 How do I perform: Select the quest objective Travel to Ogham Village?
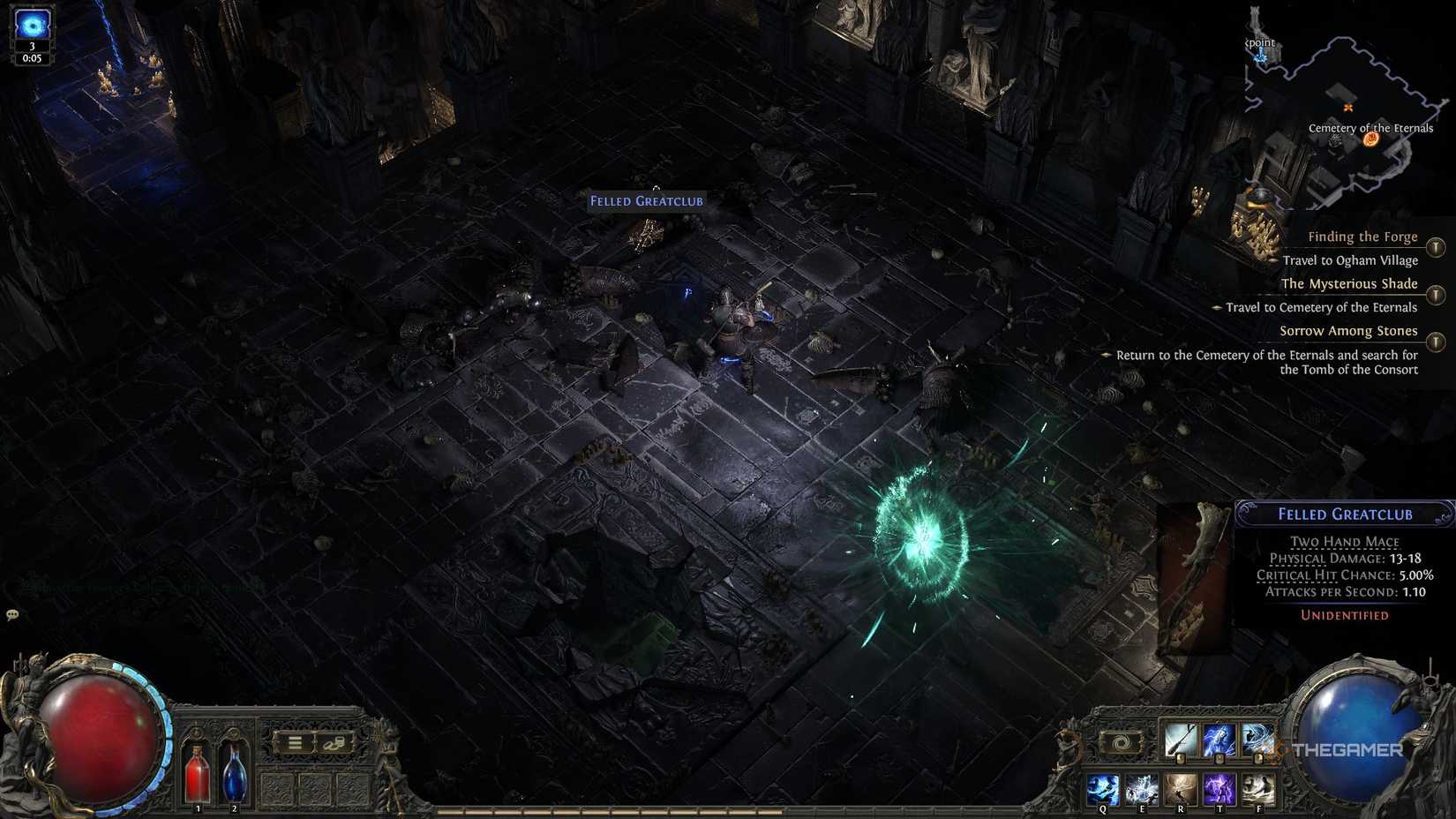pos(1350,259)
